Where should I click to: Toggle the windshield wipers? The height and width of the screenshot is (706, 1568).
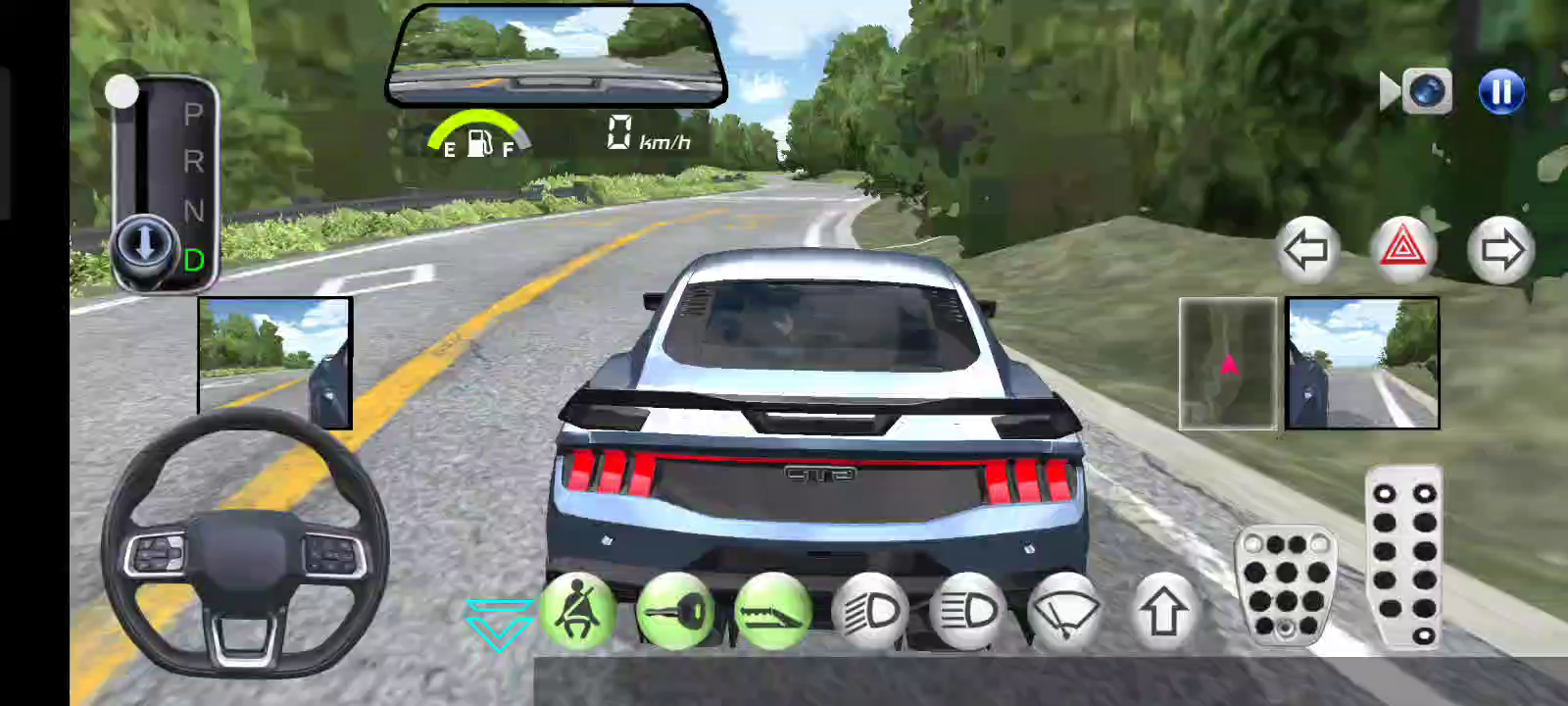(x=1065, y=613)
